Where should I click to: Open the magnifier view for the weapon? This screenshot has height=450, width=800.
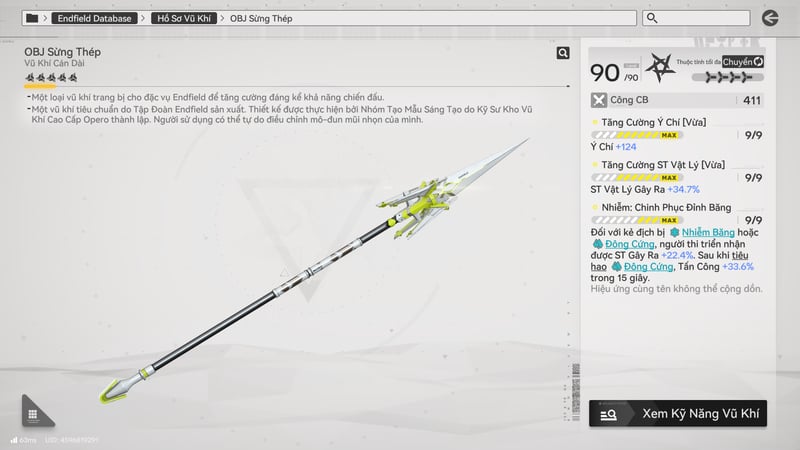[563, 54]
